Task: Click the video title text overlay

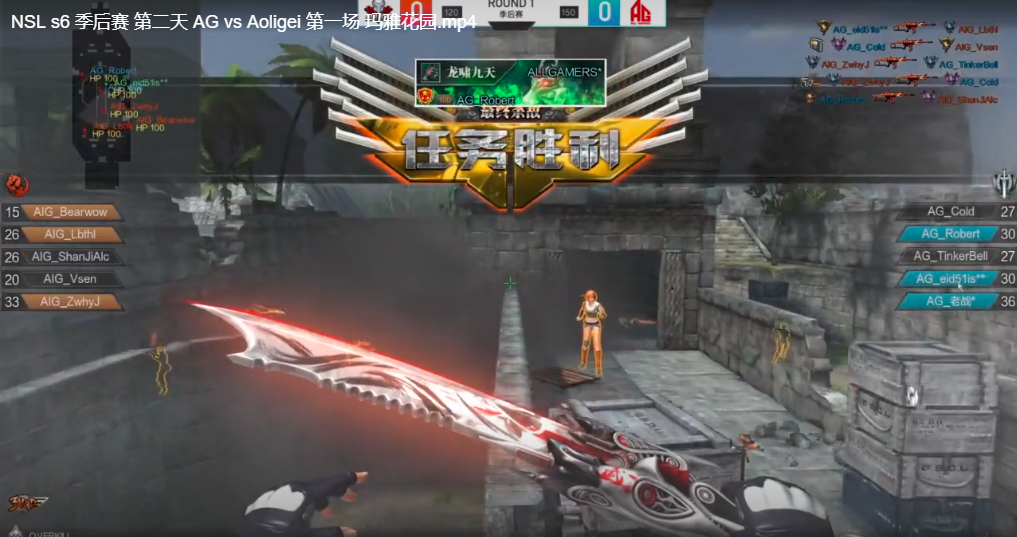Action: [244, 21]
